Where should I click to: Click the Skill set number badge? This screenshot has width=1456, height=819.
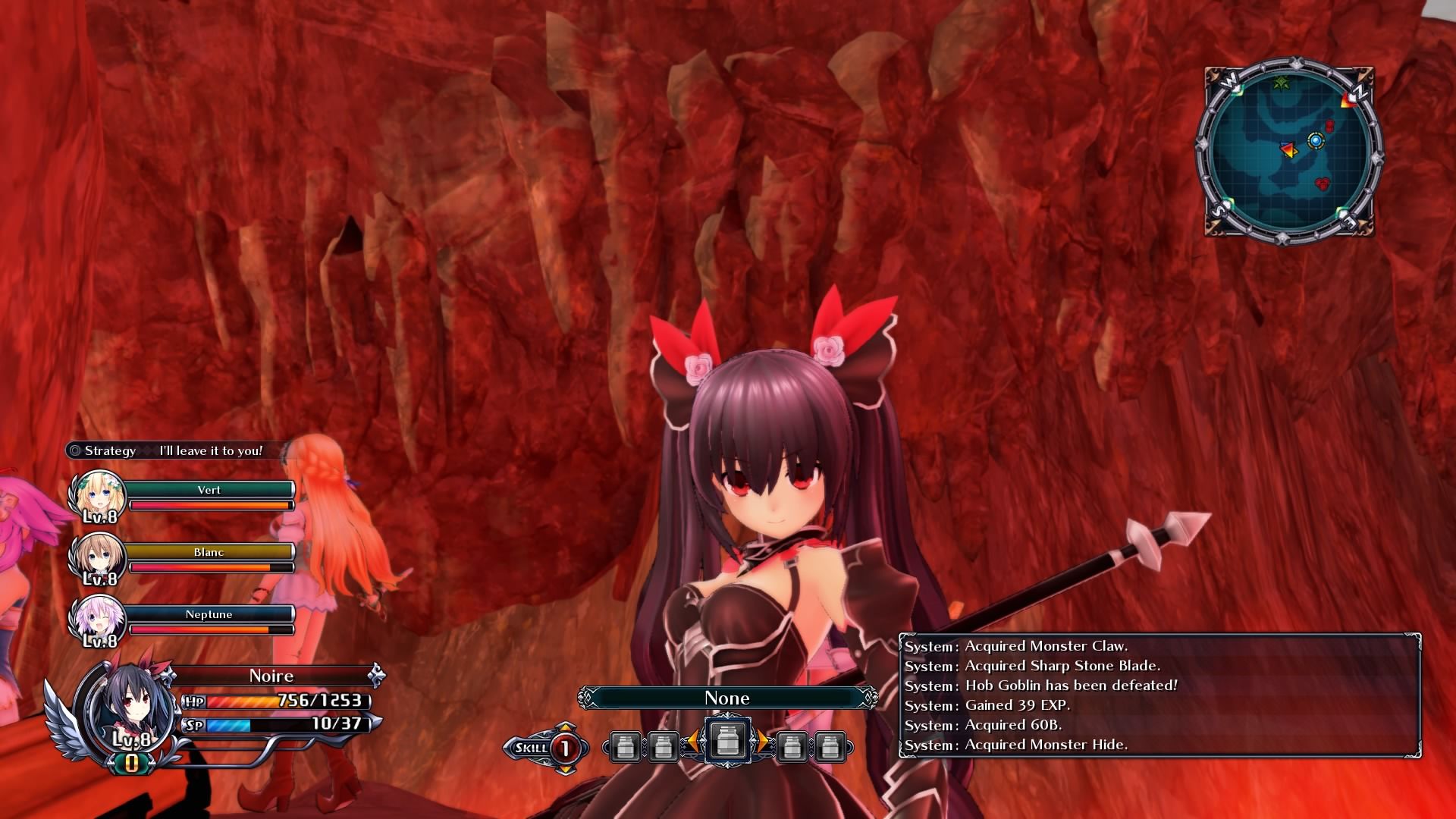click(x=565, y=748)
